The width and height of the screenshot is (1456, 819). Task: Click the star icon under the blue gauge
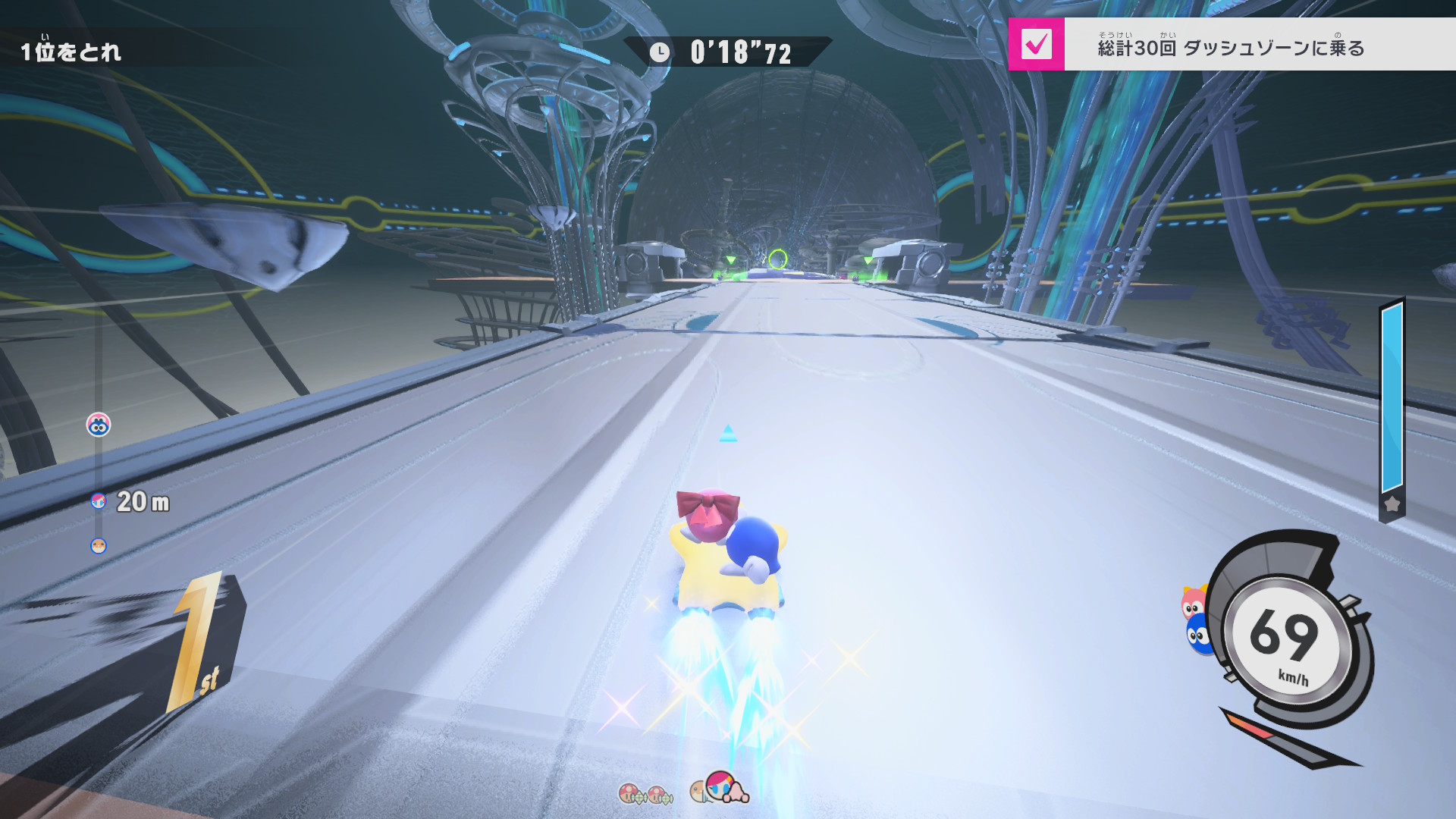coord(1392,504)
